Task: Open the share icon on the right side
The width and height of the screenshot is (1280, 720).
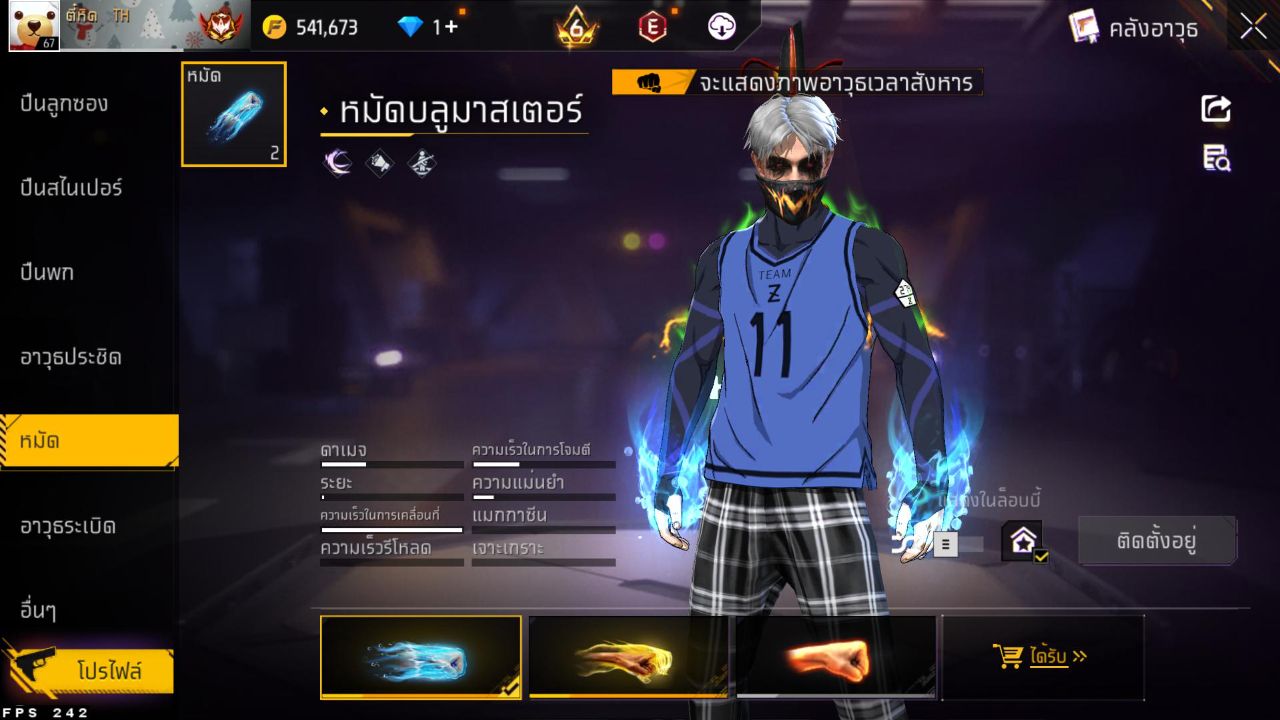Action: pyautogui.click(x=1215, y=110)
